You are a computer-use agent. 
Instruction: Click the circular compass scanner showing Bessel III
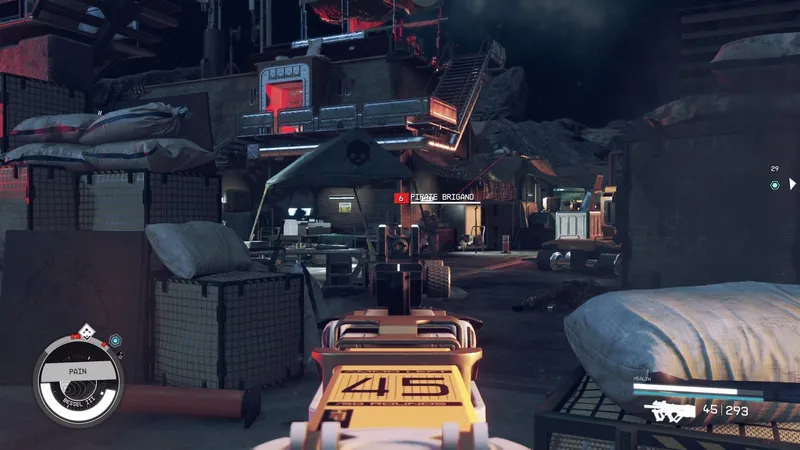pyautogui.click(x=77, y=379)
